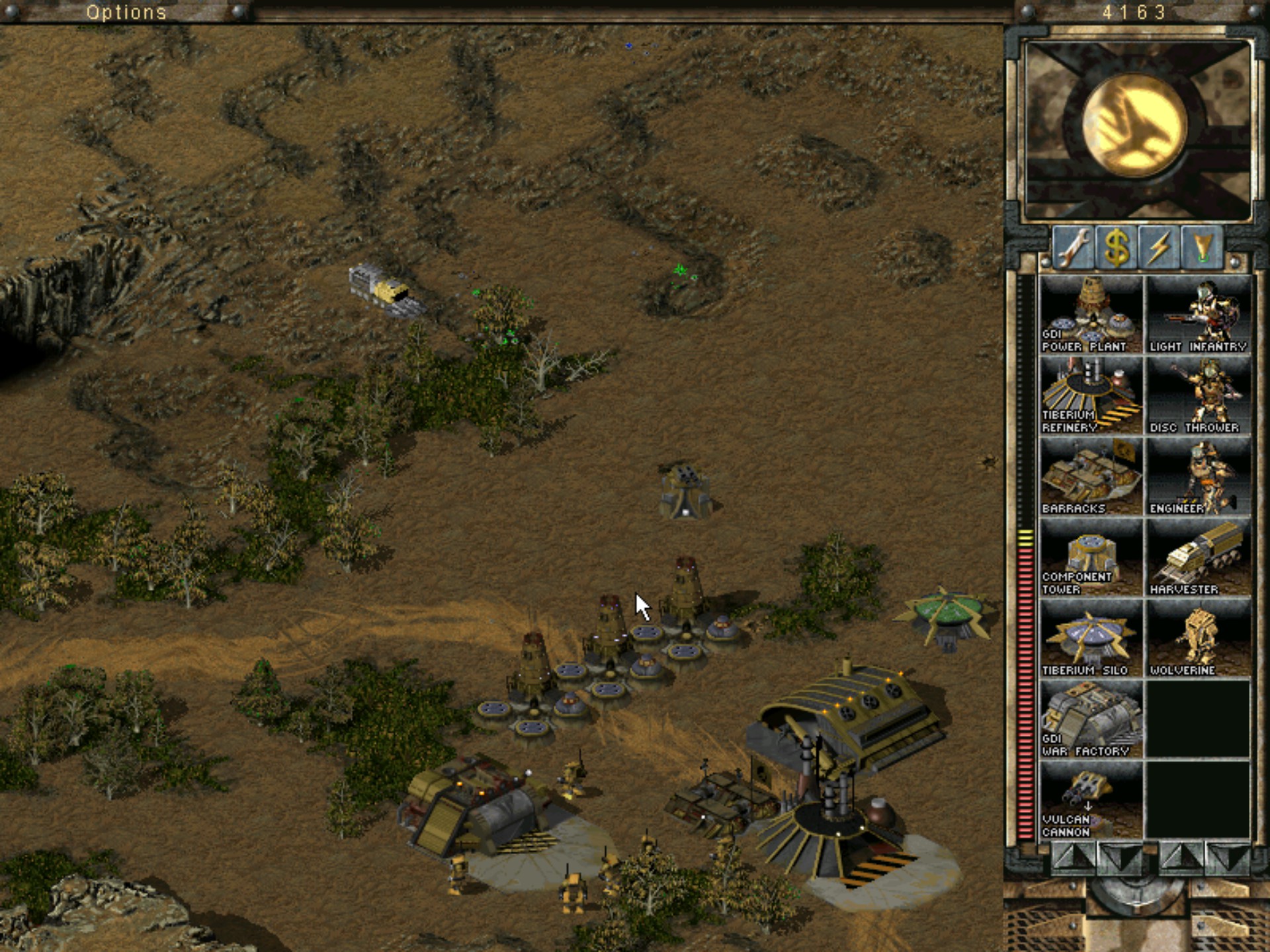Toggle the dollar sign sell mode
Viewport: 1270px width, 952px height.
click(1116, 248)
